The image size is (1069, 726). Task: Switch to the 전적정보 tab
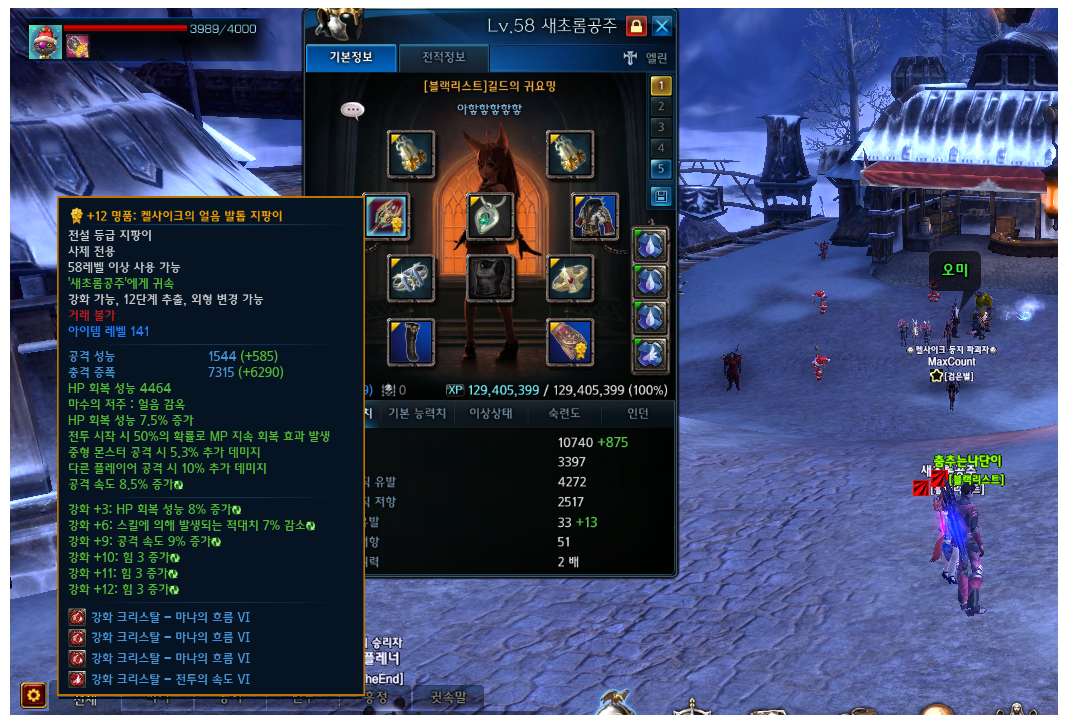442,57
